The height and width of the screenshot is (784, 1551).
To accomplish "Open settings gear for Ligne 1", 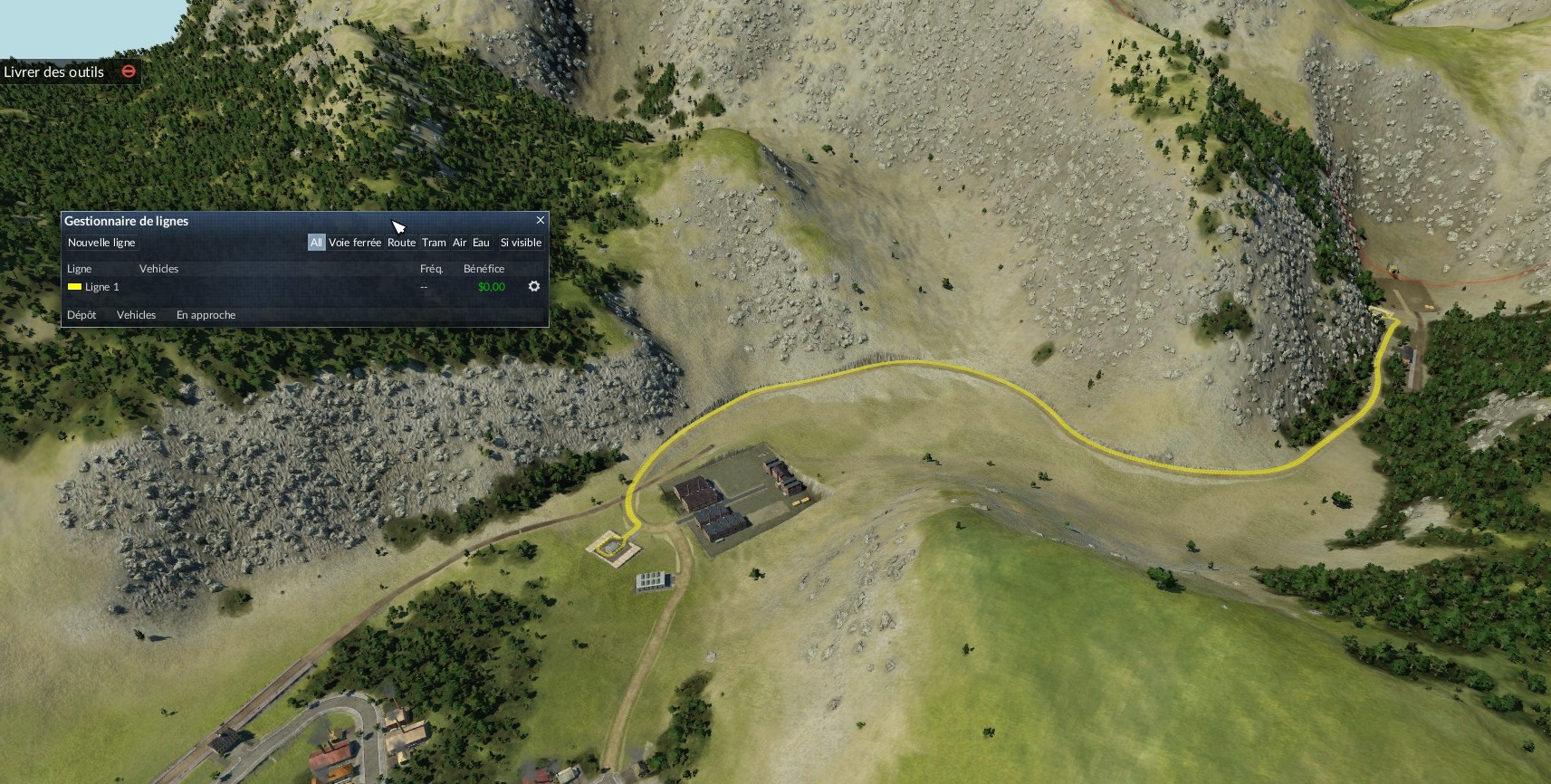I will pyautogui.click(x=534, y=286).
